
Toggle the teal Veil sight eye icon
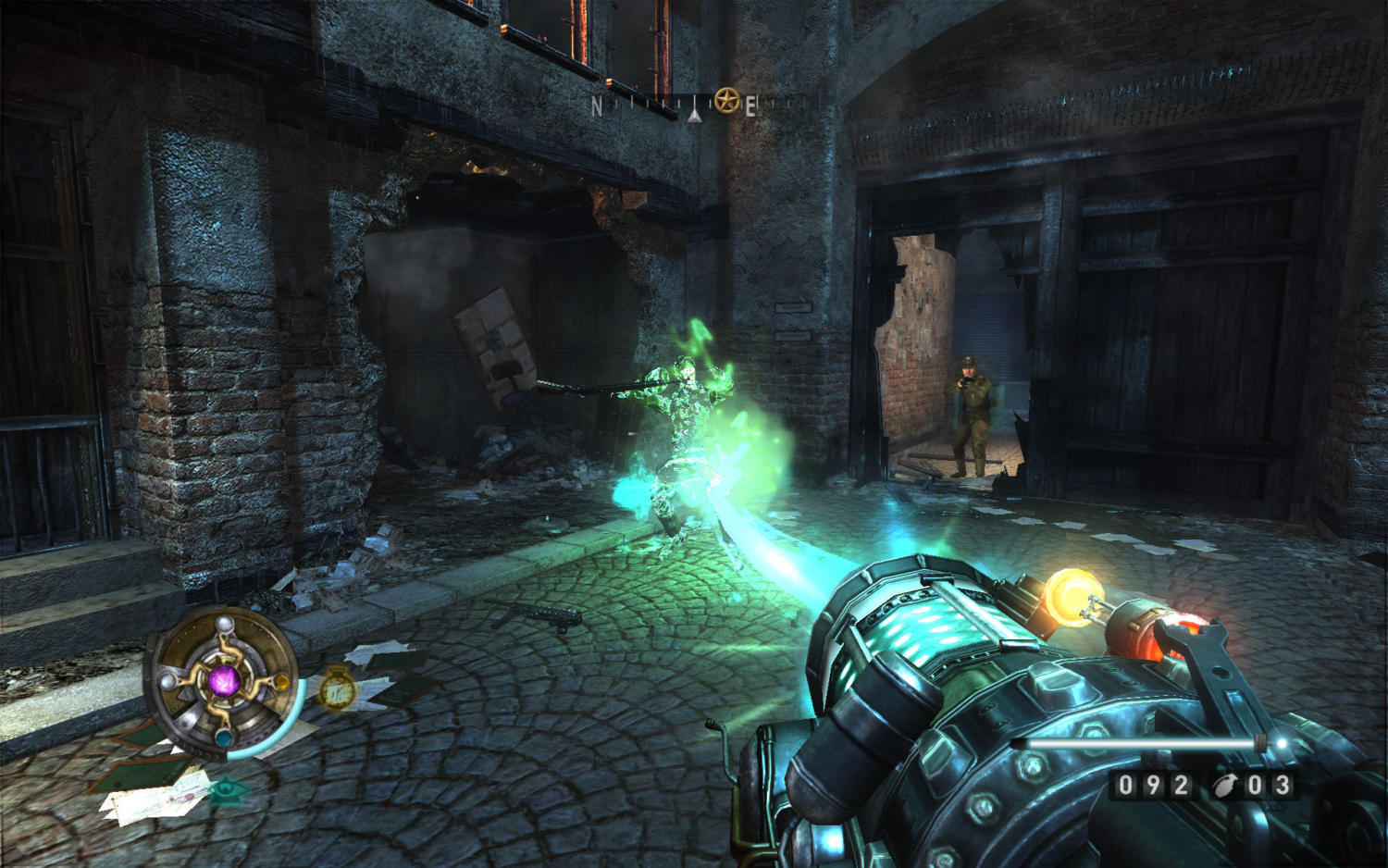[228, 790]
